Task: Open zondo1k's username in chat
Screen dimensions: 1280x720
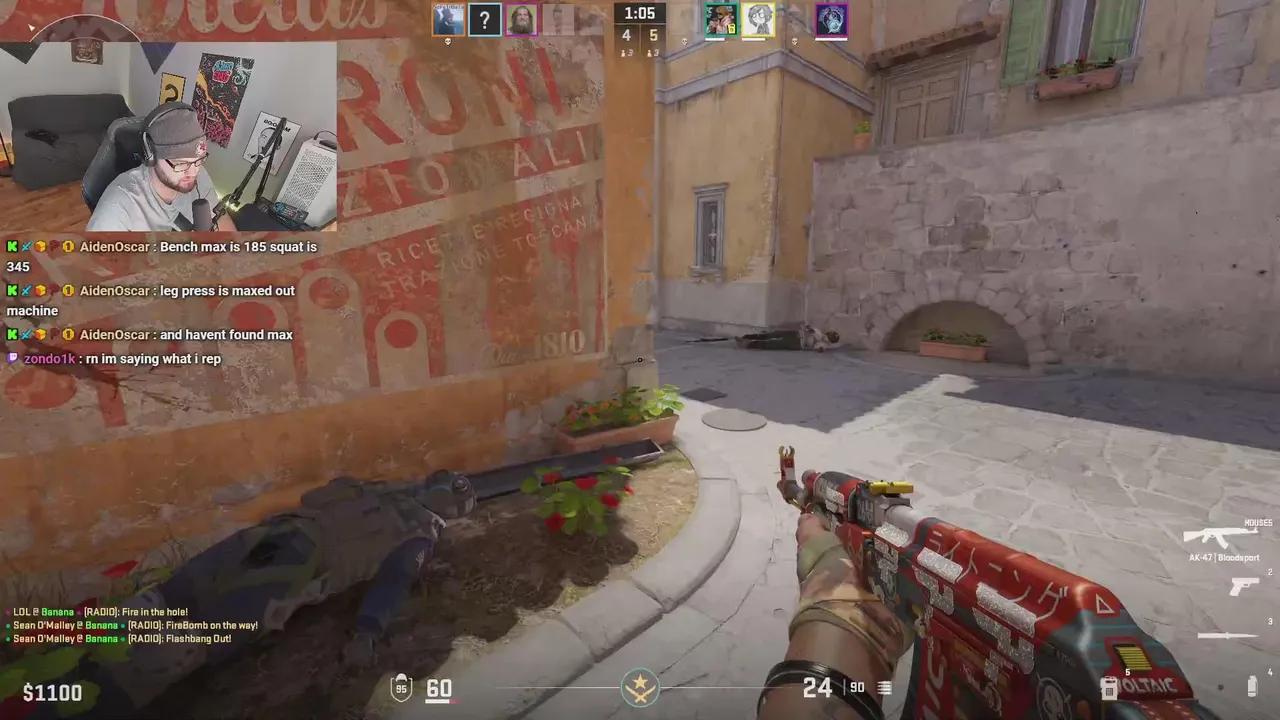Action: [48, 359]
